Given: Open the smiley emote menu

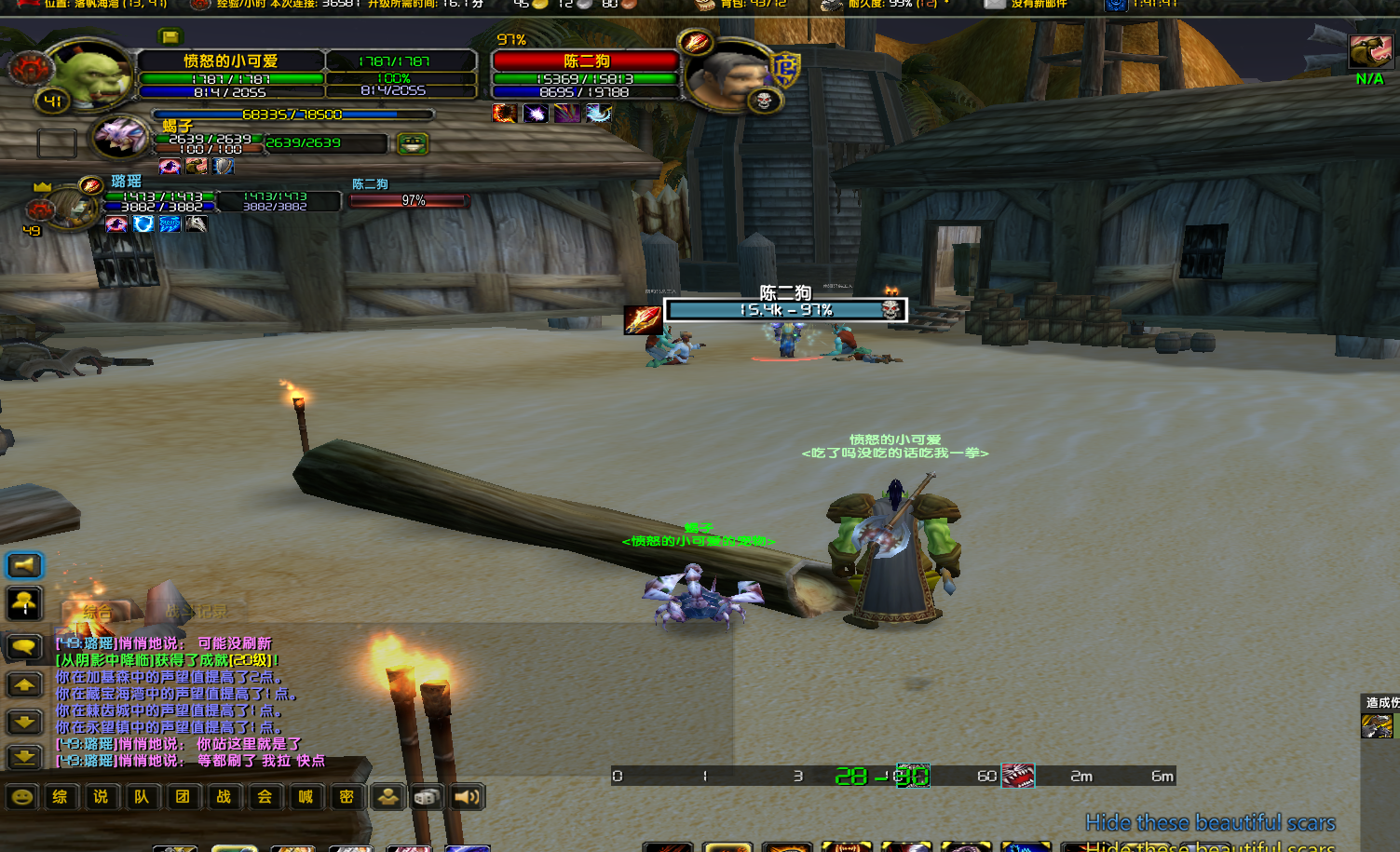Looking at the screenshot, I should tap(22, 797).
